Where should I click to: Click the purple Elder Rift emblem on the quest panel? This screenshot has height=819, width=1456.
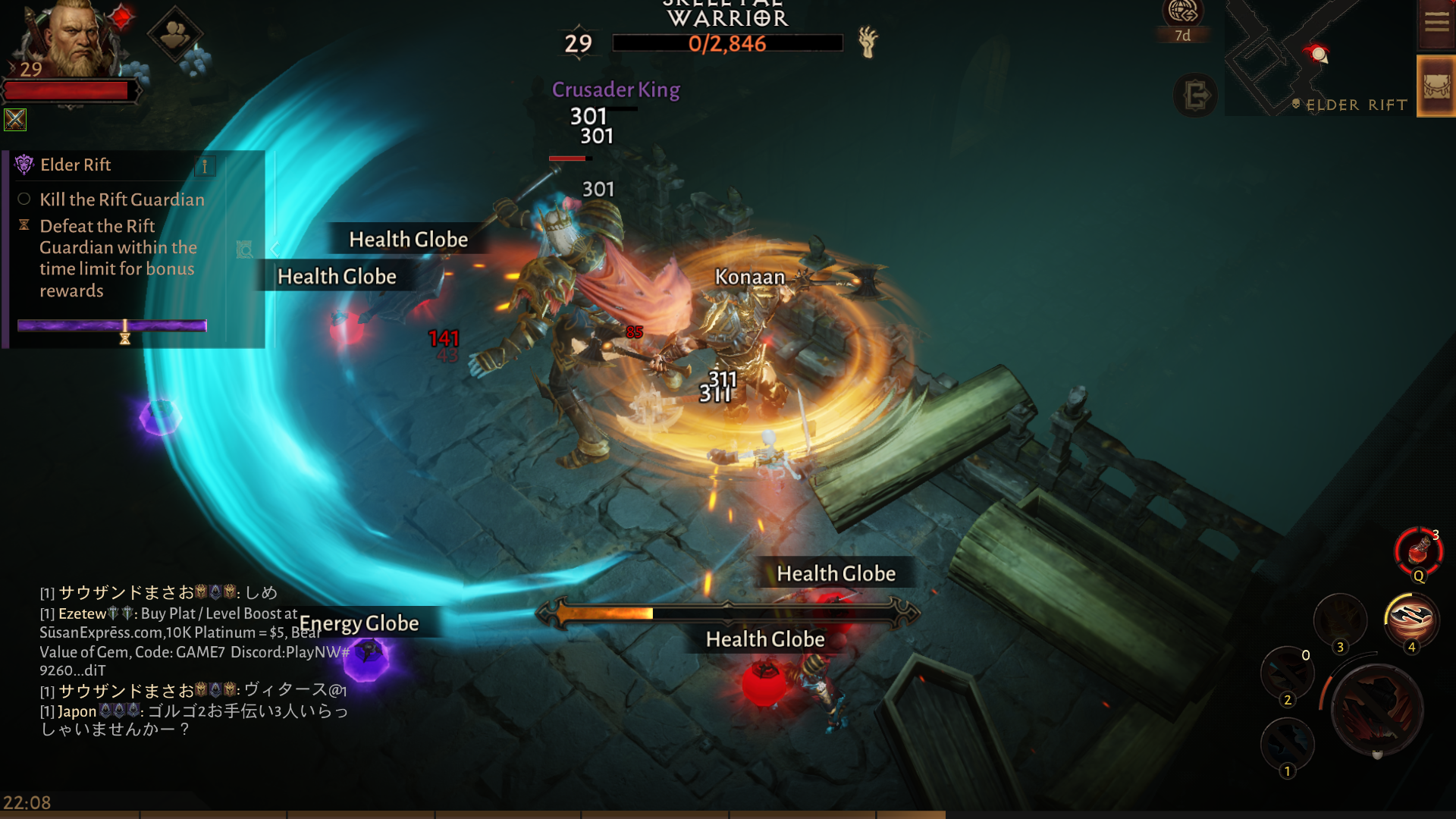tap(25, 165)
